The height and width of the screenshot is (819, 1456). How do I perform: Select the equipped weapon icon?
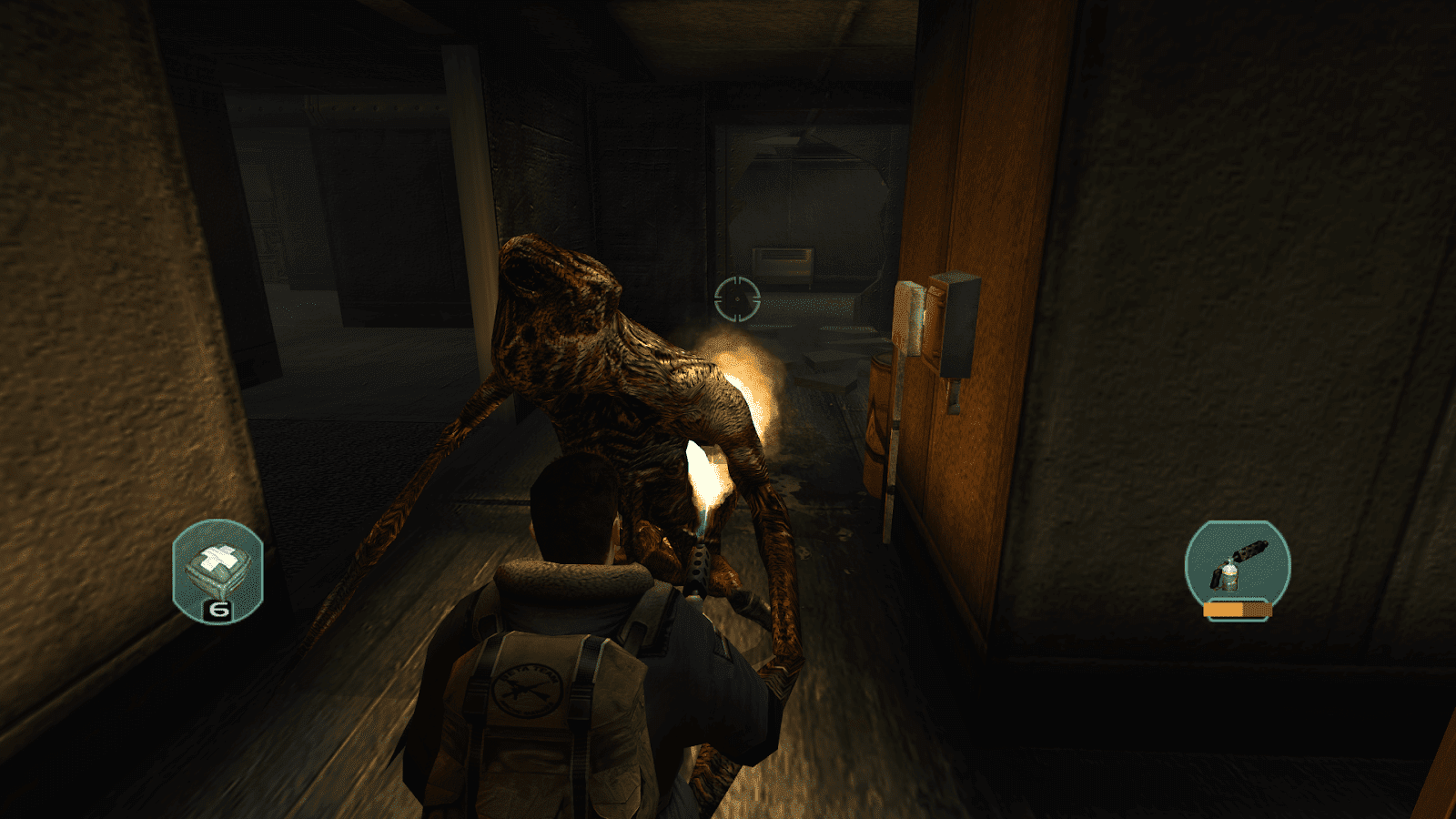tap(1235, 562)
